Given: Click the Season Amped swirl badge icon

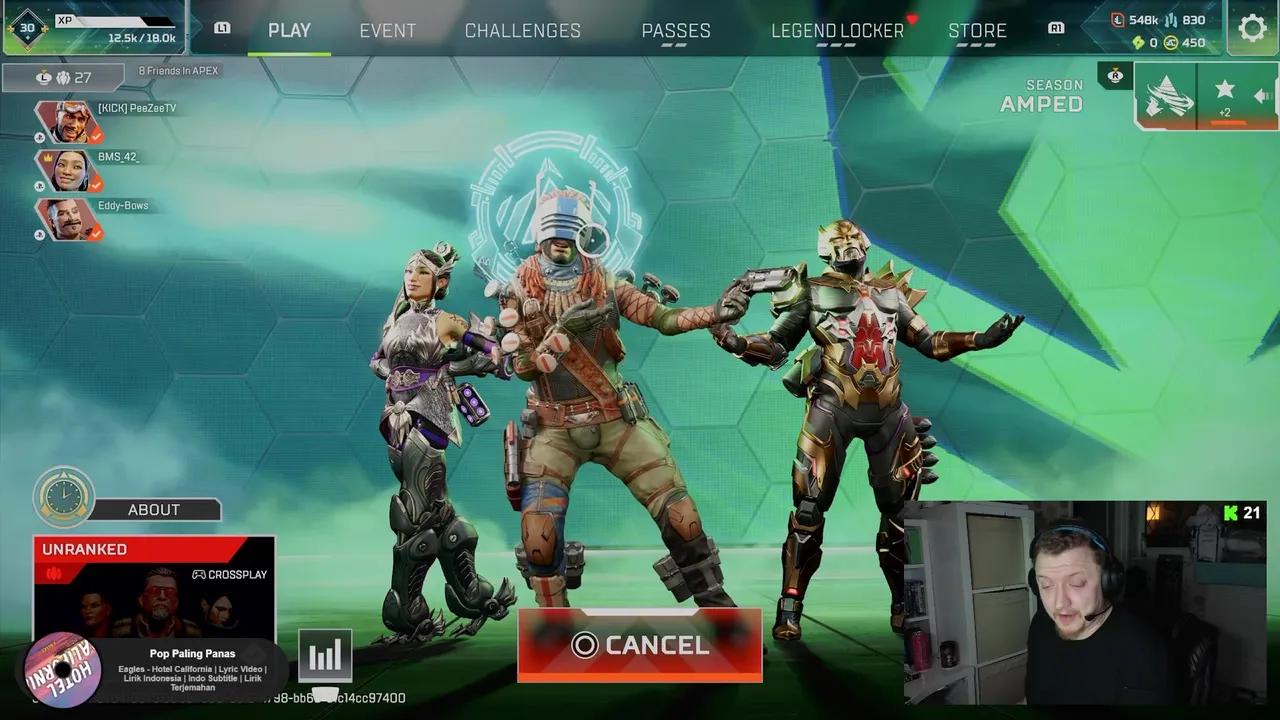Looking at the screenshot, I should pos(1167,95).
